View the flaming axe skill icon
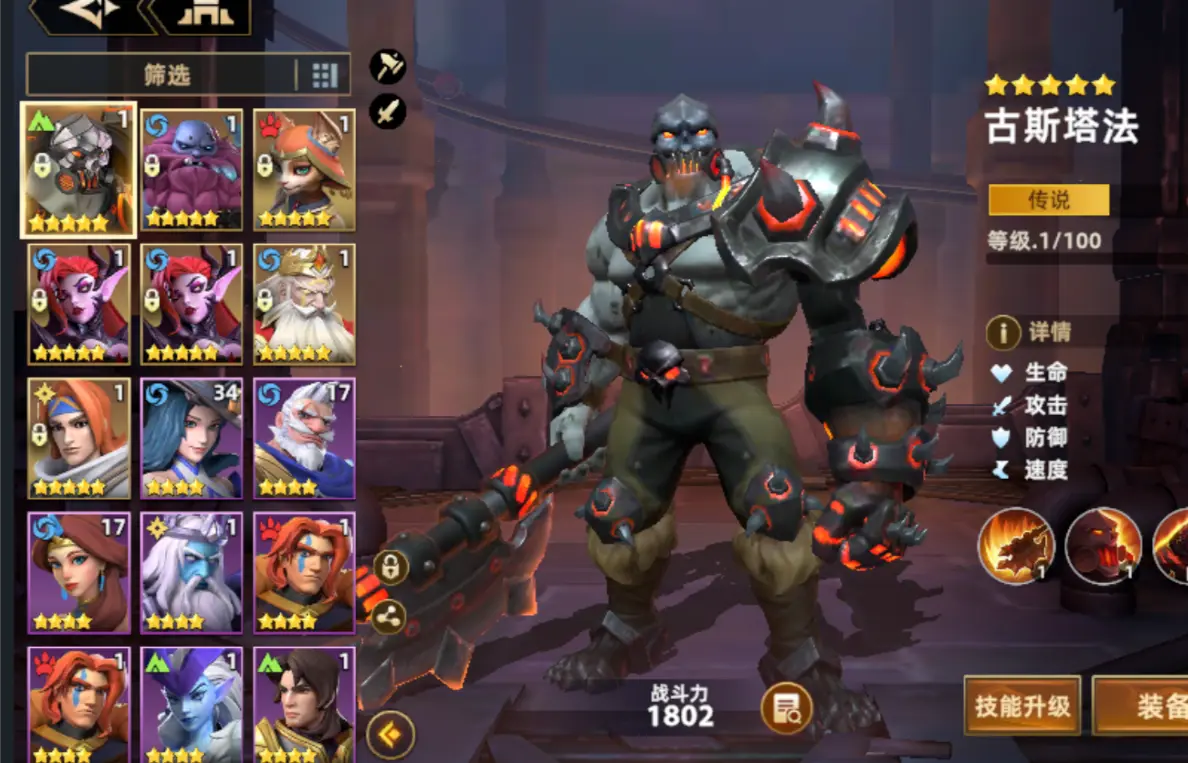1188x763 pixels. pyautogui.click(x=1016, y=546)
